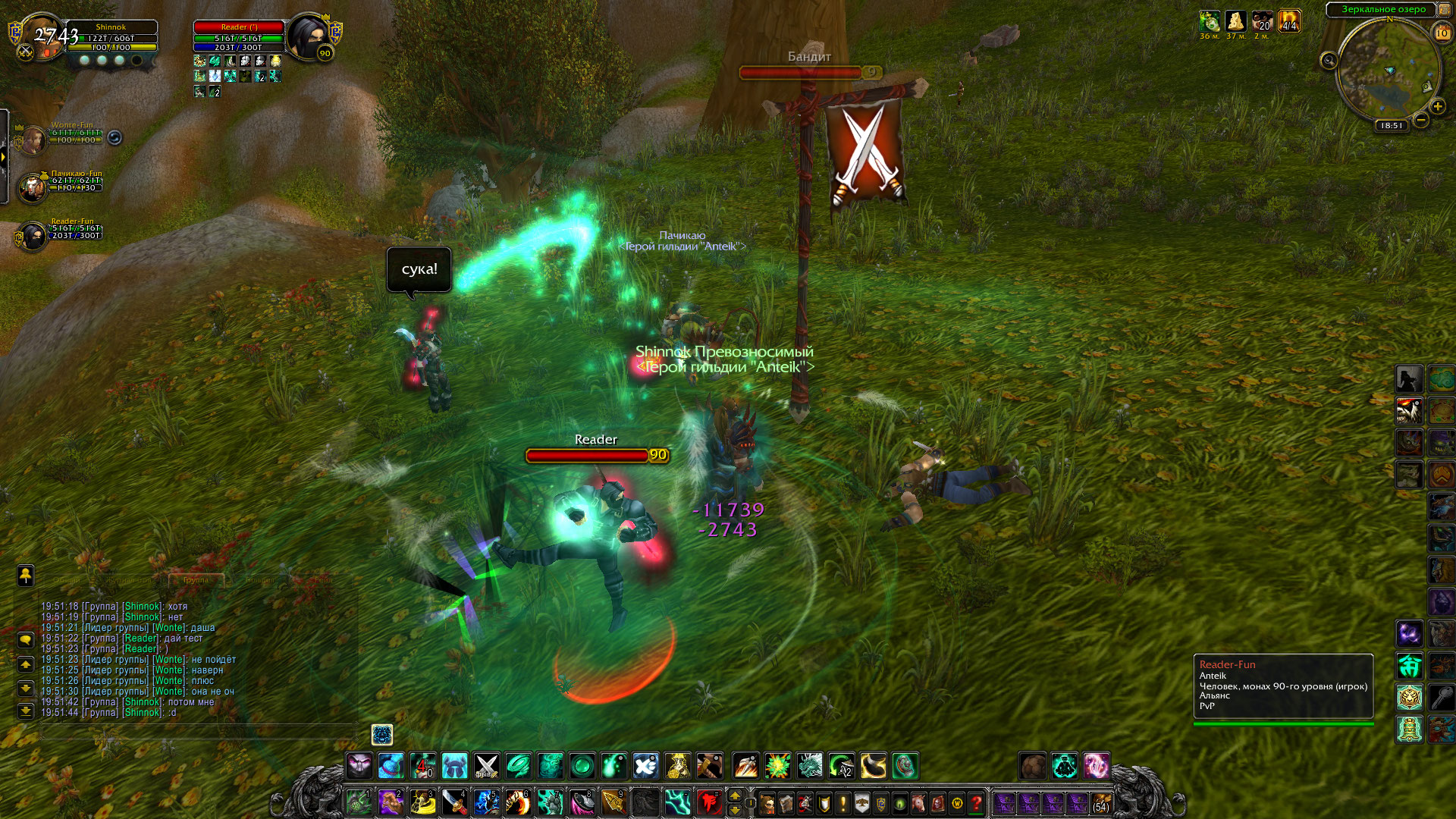
Task: Click the cheese buff icon
Action: tap(1235, 21)
